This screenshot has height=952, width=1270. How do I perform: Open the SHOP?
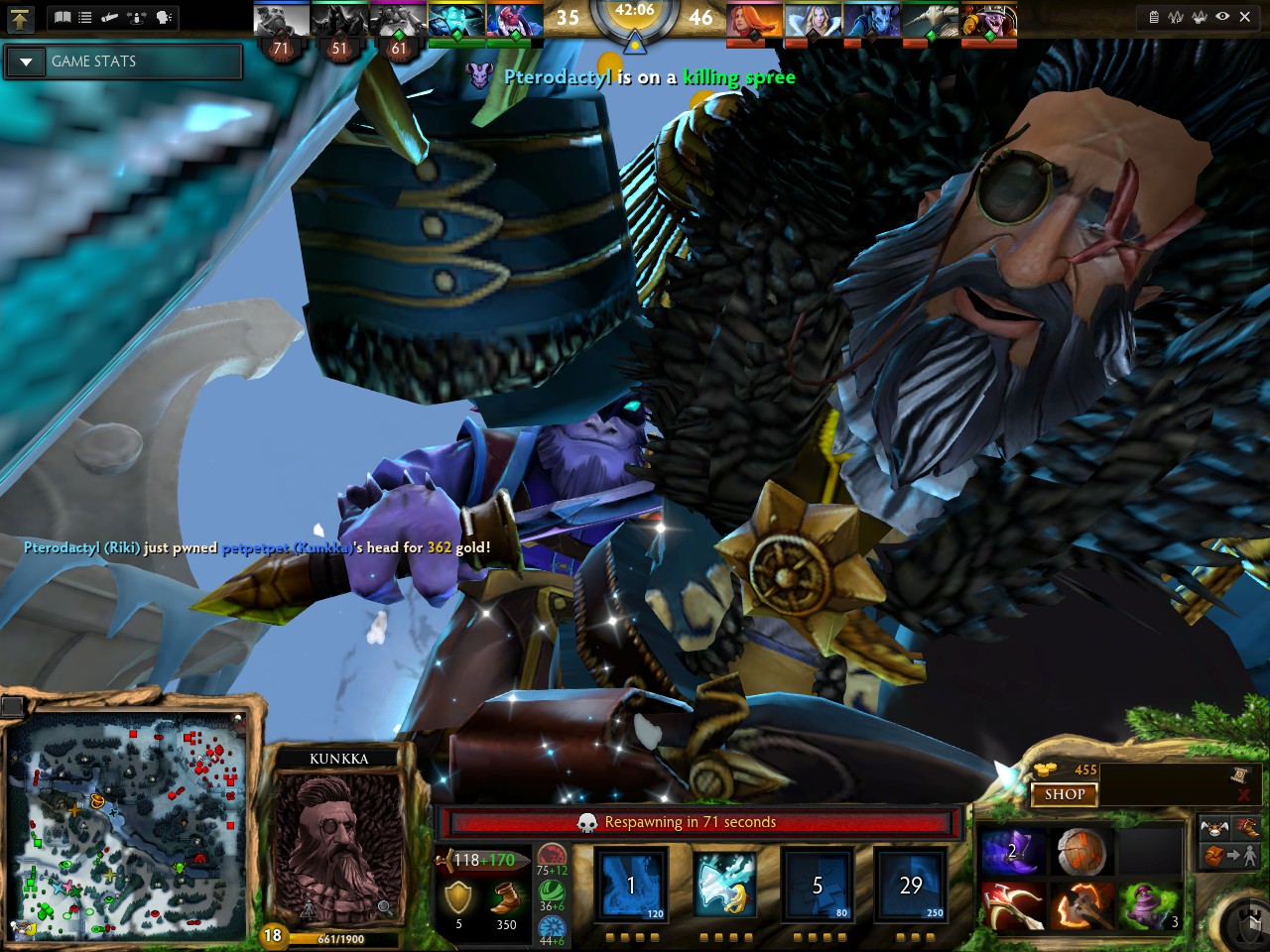[x=1065, y=794]
